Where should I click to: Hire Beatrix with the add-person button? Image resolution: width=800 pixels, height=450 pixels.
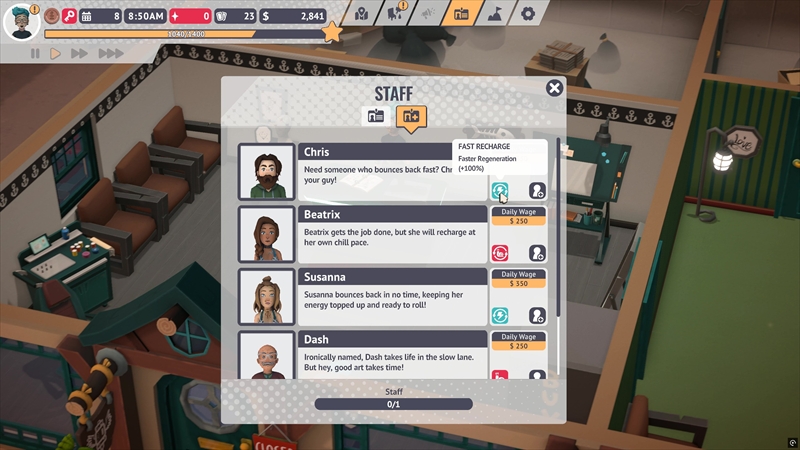point(537,253)
